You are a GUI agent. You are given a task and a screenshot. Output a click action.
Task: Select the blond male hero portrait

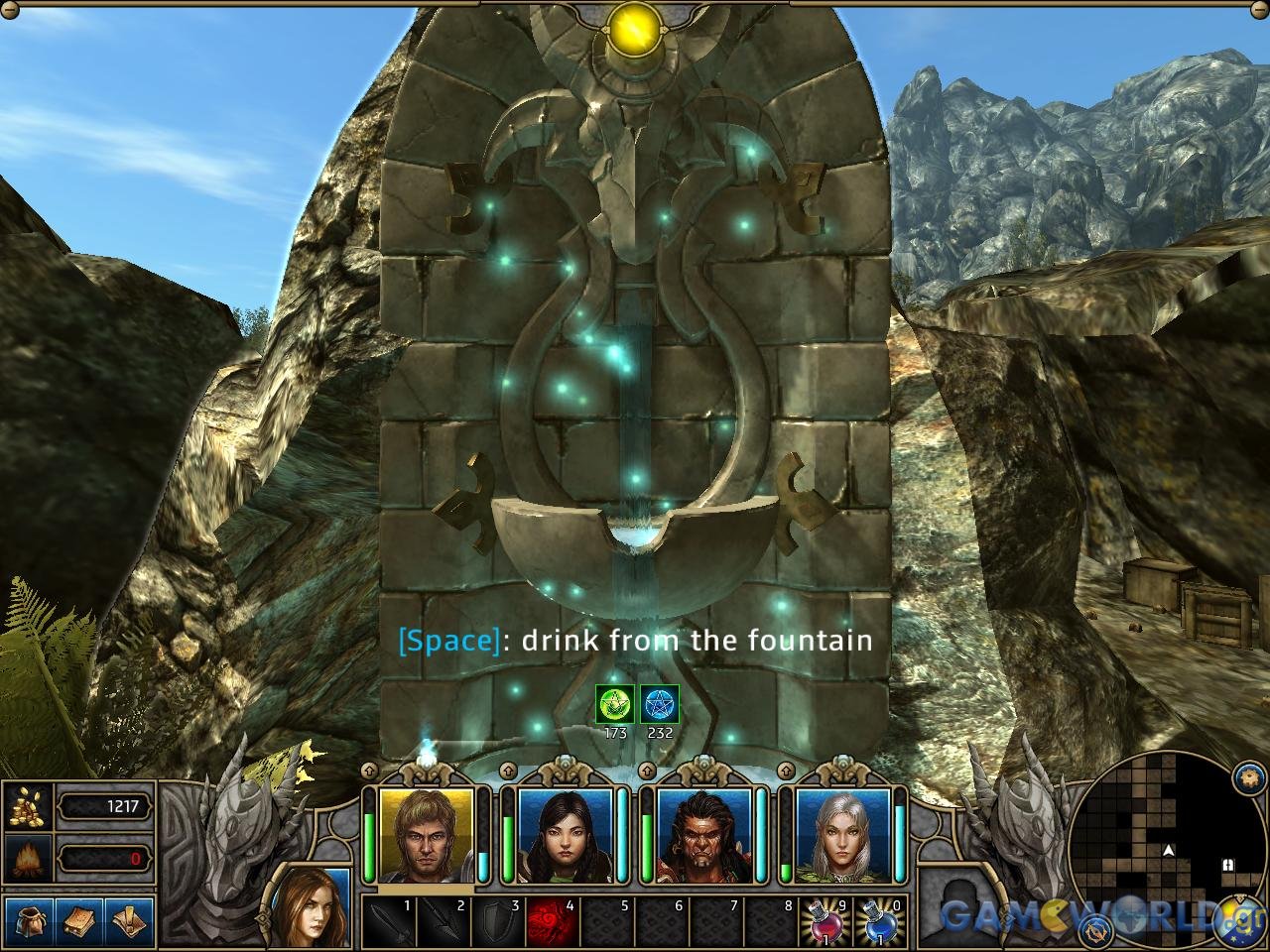[427, 836]
